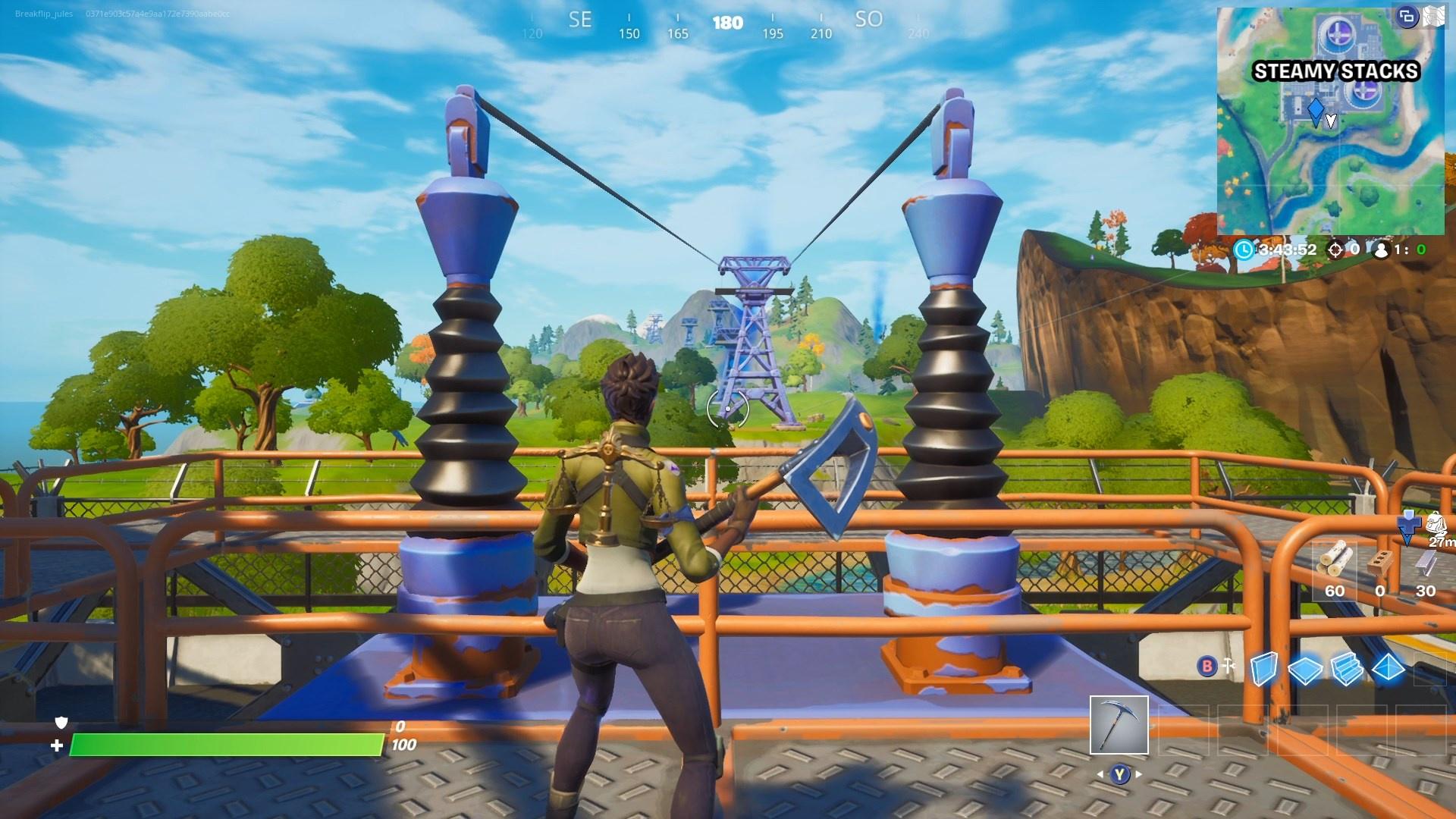The image size is (1456, 819).
Task: Toggle edit mode with the B button prompt
Action: coord(1207,666)
